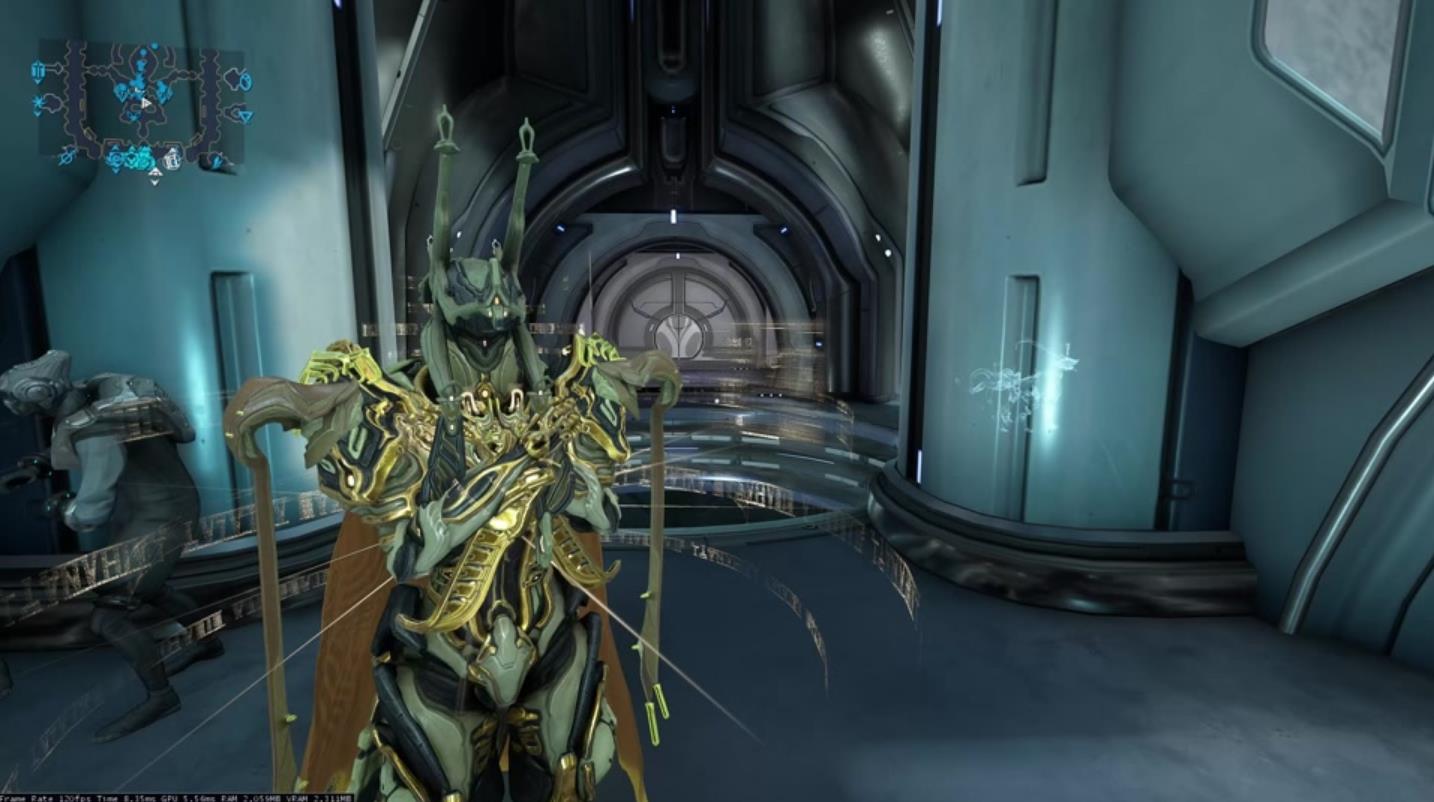Click the orbiter minimap
This screenshot has height=802, width=1434.
(141, 105)
